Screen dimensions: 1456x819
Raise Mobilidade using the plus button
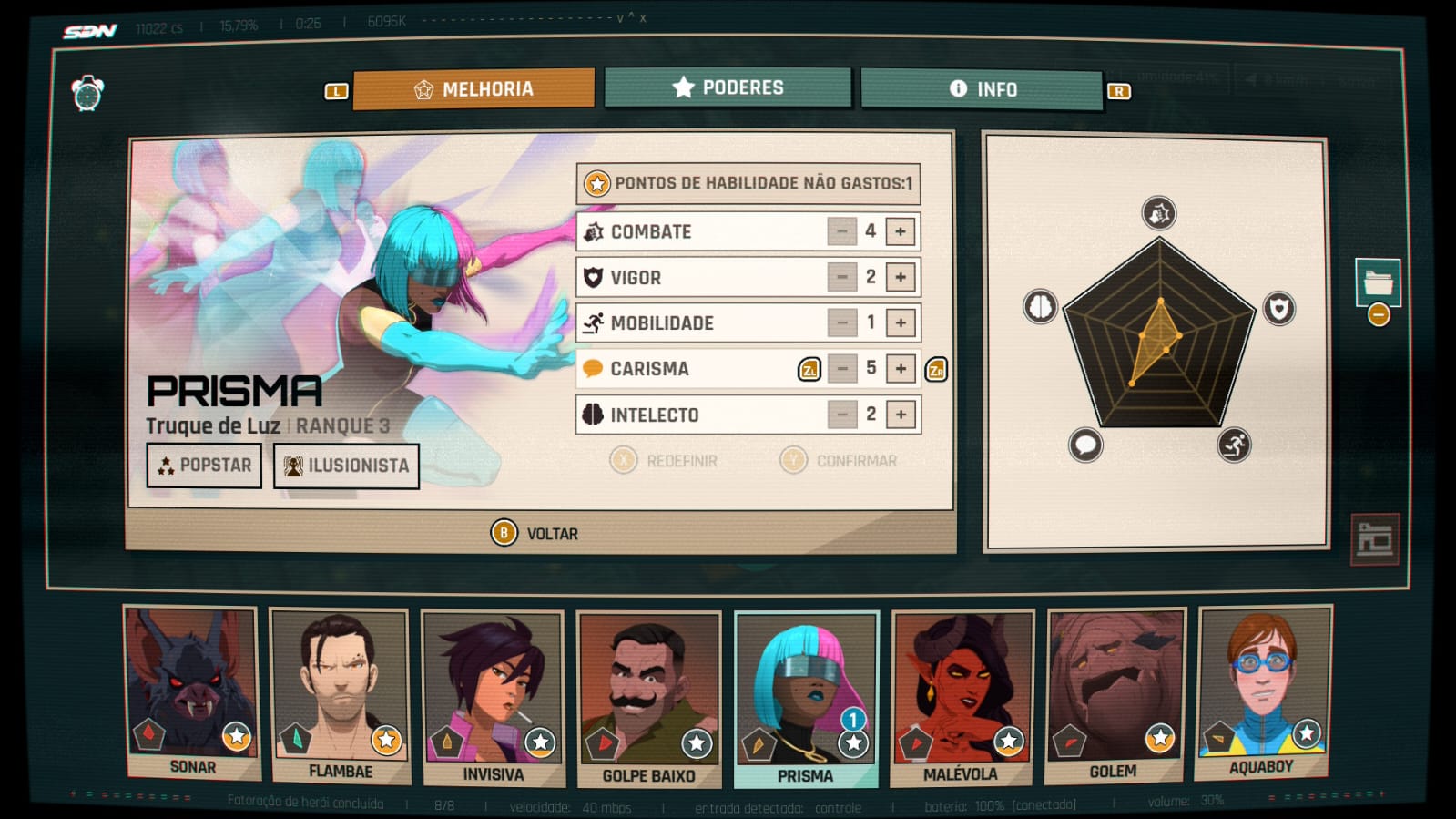900,322
